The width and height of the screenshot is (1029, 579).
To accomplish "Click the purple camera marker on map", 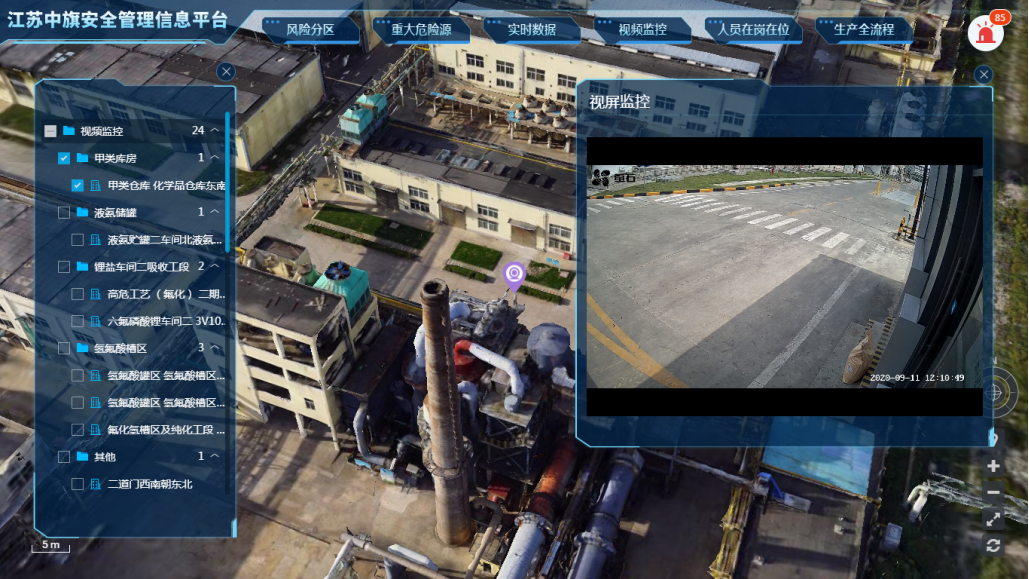I will pyautogui.click(x=514, y=274).
